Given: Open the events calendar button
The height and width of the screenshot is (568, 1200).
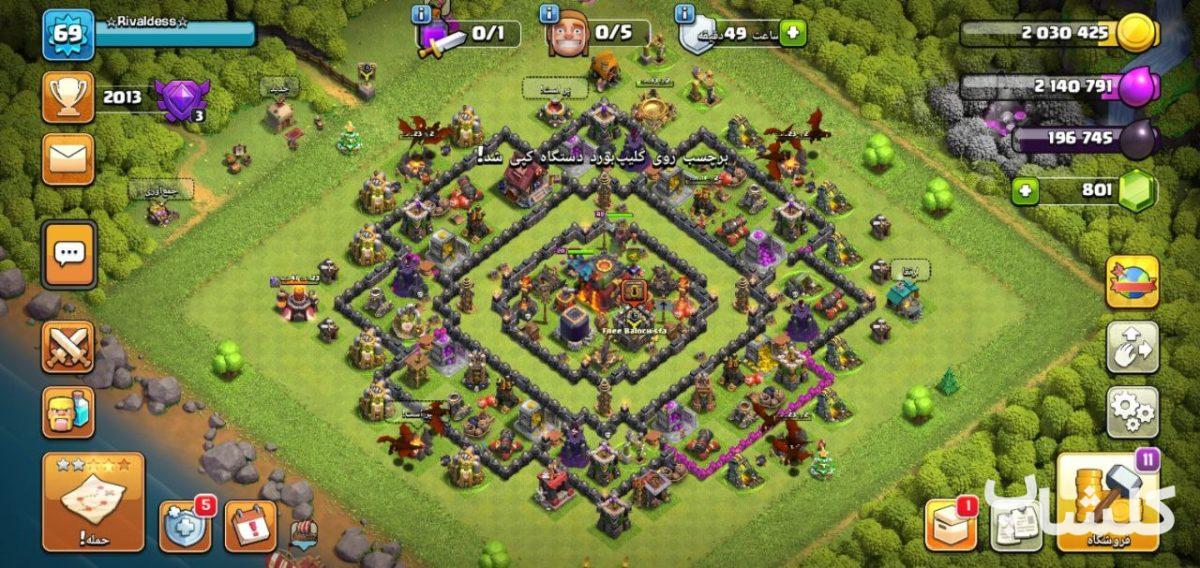Looking at the screenshot, I should 249,524.
